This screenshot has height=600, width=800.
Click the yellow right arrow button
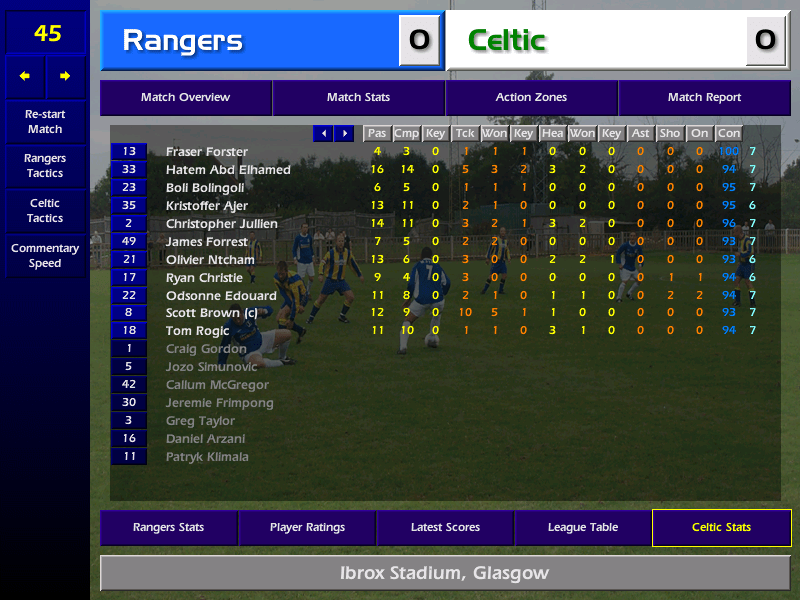click(x=66, y=76)
